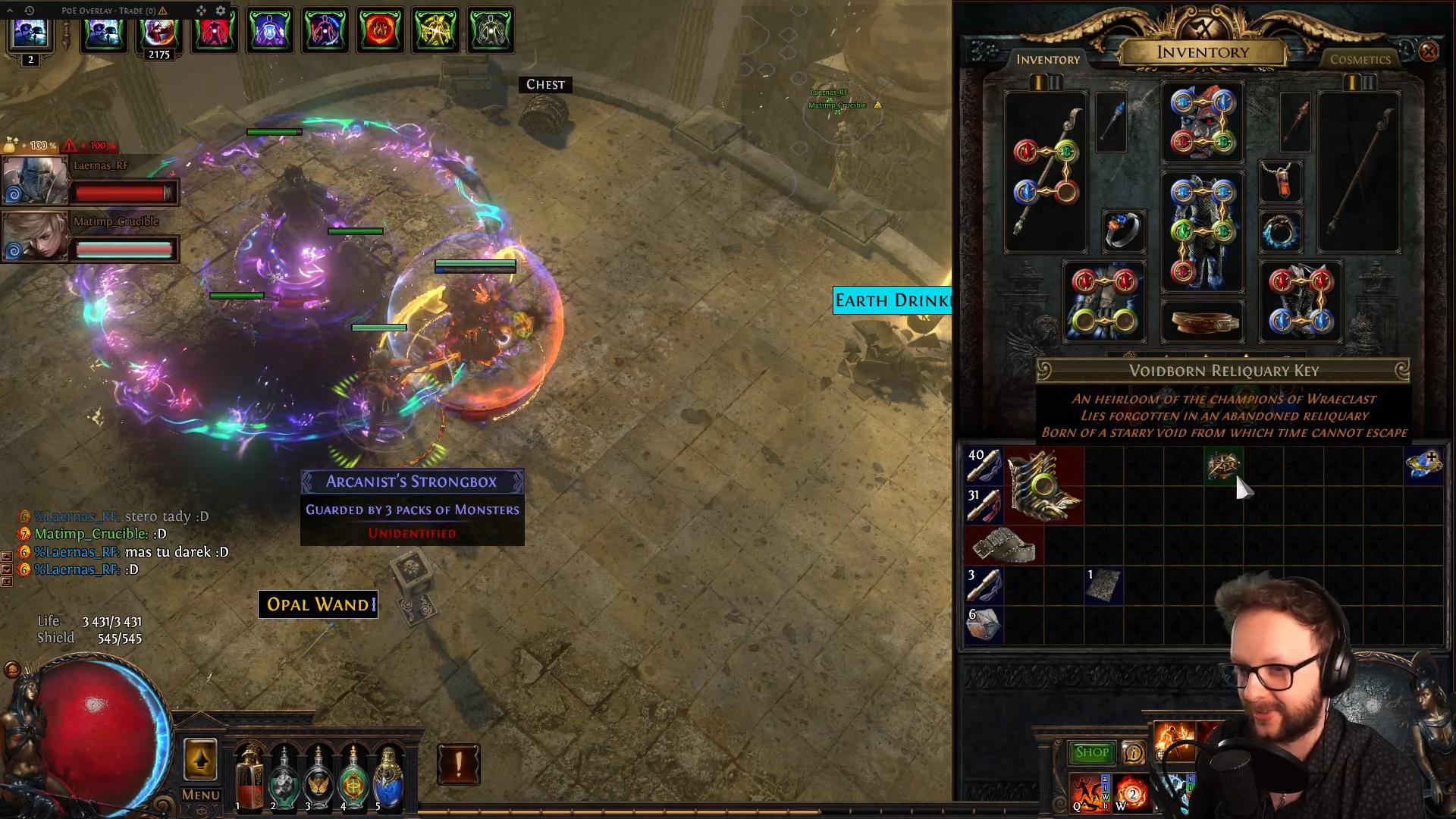Viewport: 1456px width, 819px height.
Task: Select the equipped helmet slot
Action: click(x=1202, y=123)
